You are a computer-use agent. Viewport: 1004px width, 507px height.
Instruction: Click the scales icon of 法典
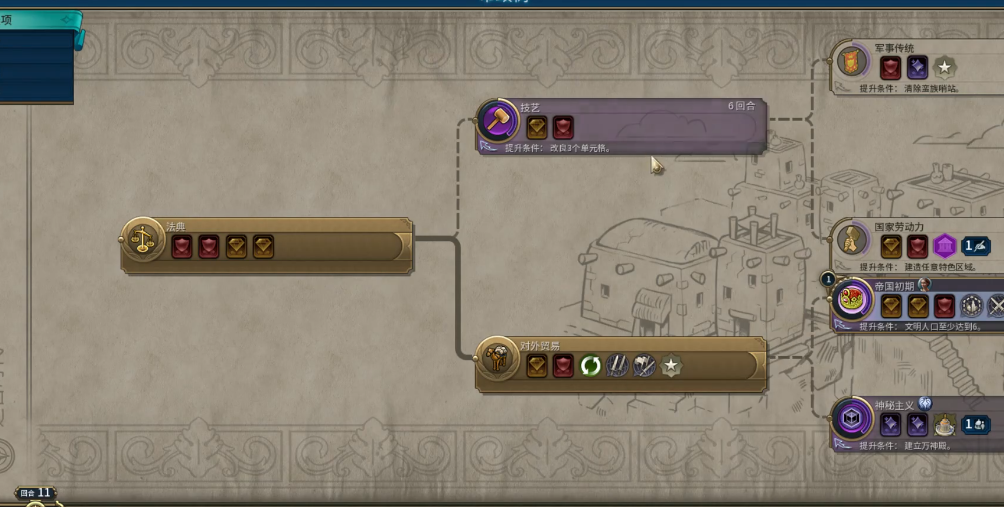tap(144, 240)
